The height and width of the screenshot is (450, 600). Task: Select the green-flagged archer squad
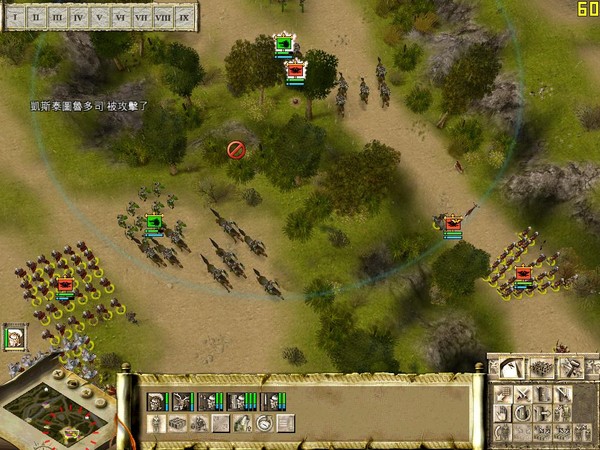coord(154,223)
